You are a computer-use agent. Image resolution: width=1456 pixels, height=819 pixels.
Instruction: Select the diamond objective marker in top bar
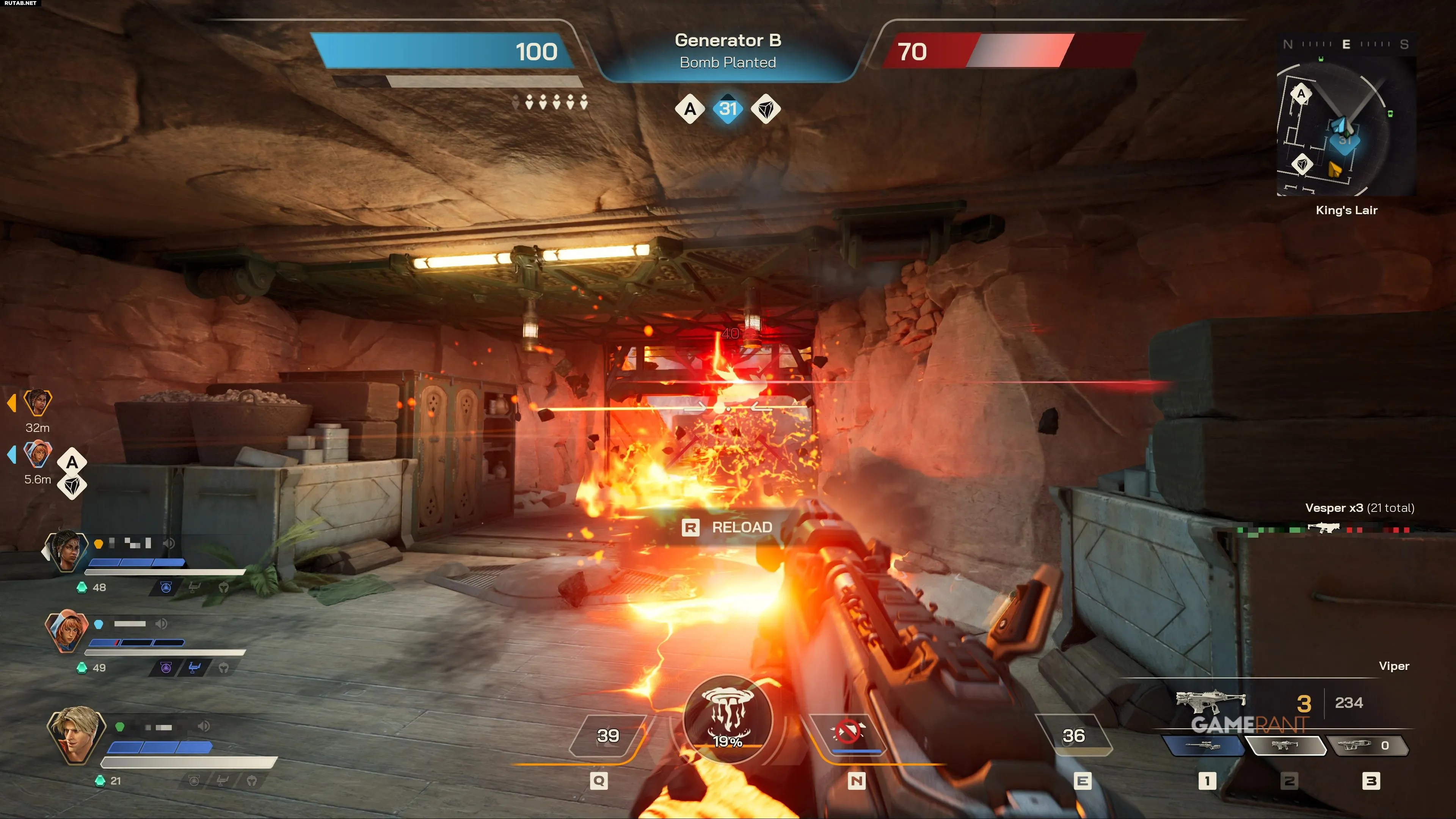pos(766,108)
